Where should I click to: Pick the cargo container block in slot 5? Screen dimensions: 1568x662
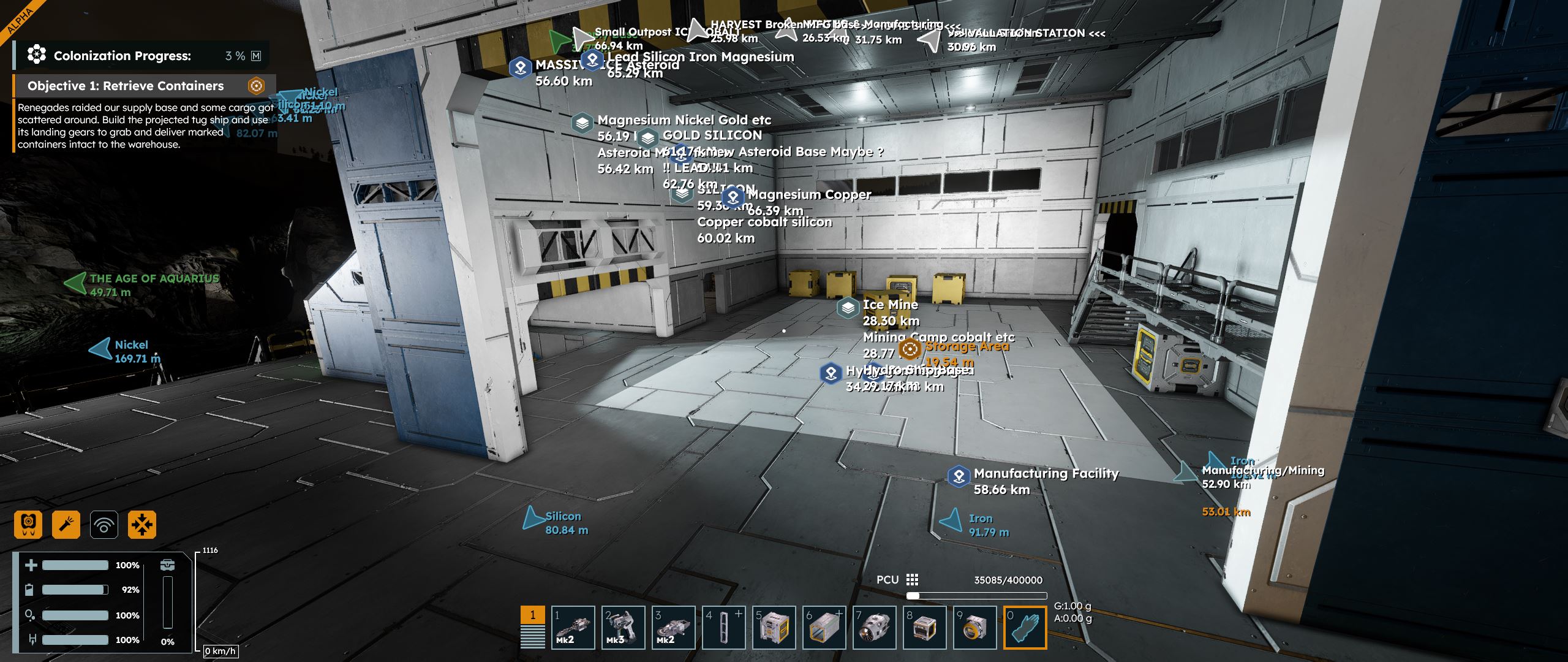click(x=774, y=627)
